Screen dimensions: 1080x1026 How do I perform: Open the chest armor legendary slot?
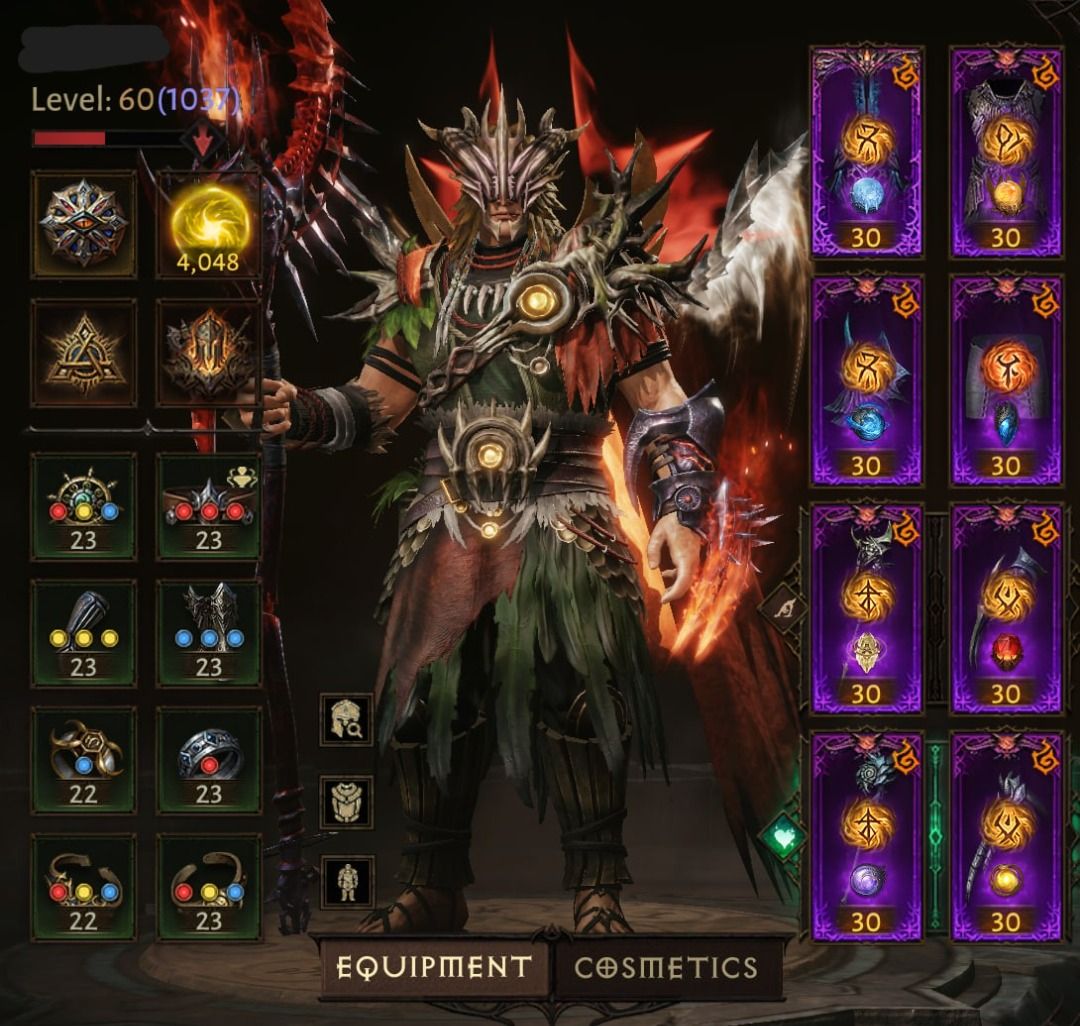(x=1006, y=150)
